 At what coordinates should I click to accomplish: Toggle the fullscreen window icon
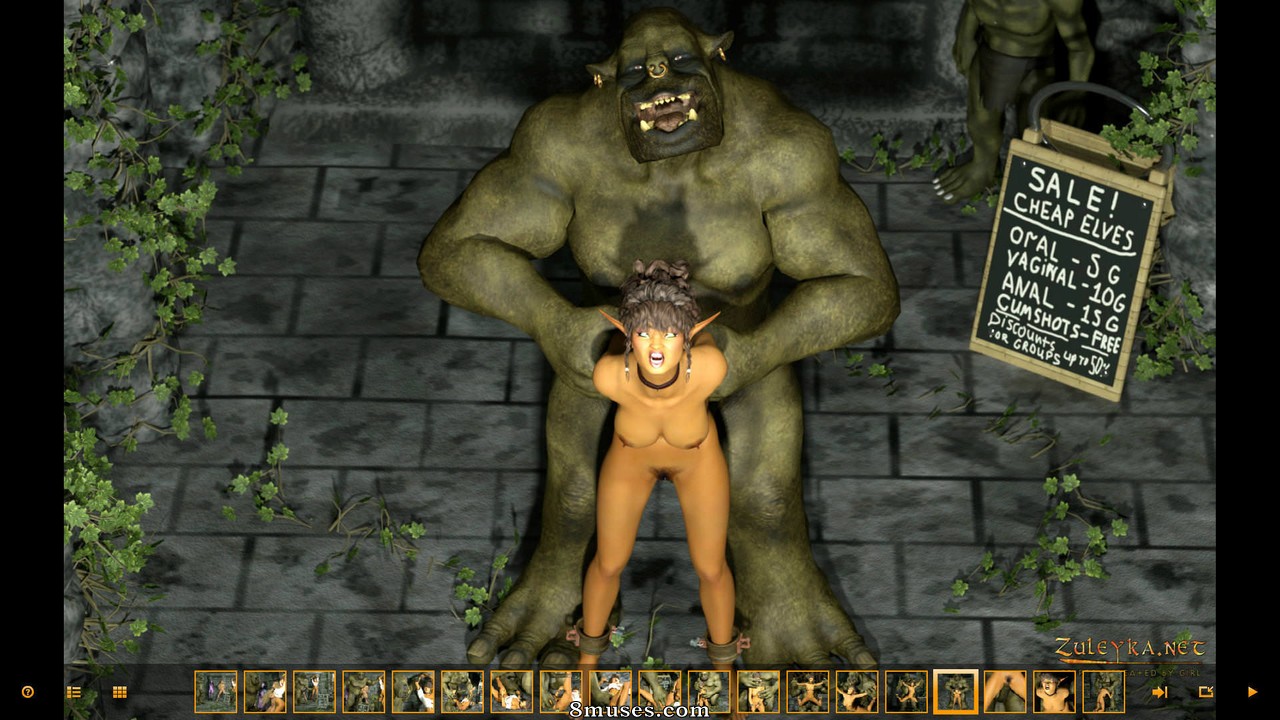coord(1205,692)
